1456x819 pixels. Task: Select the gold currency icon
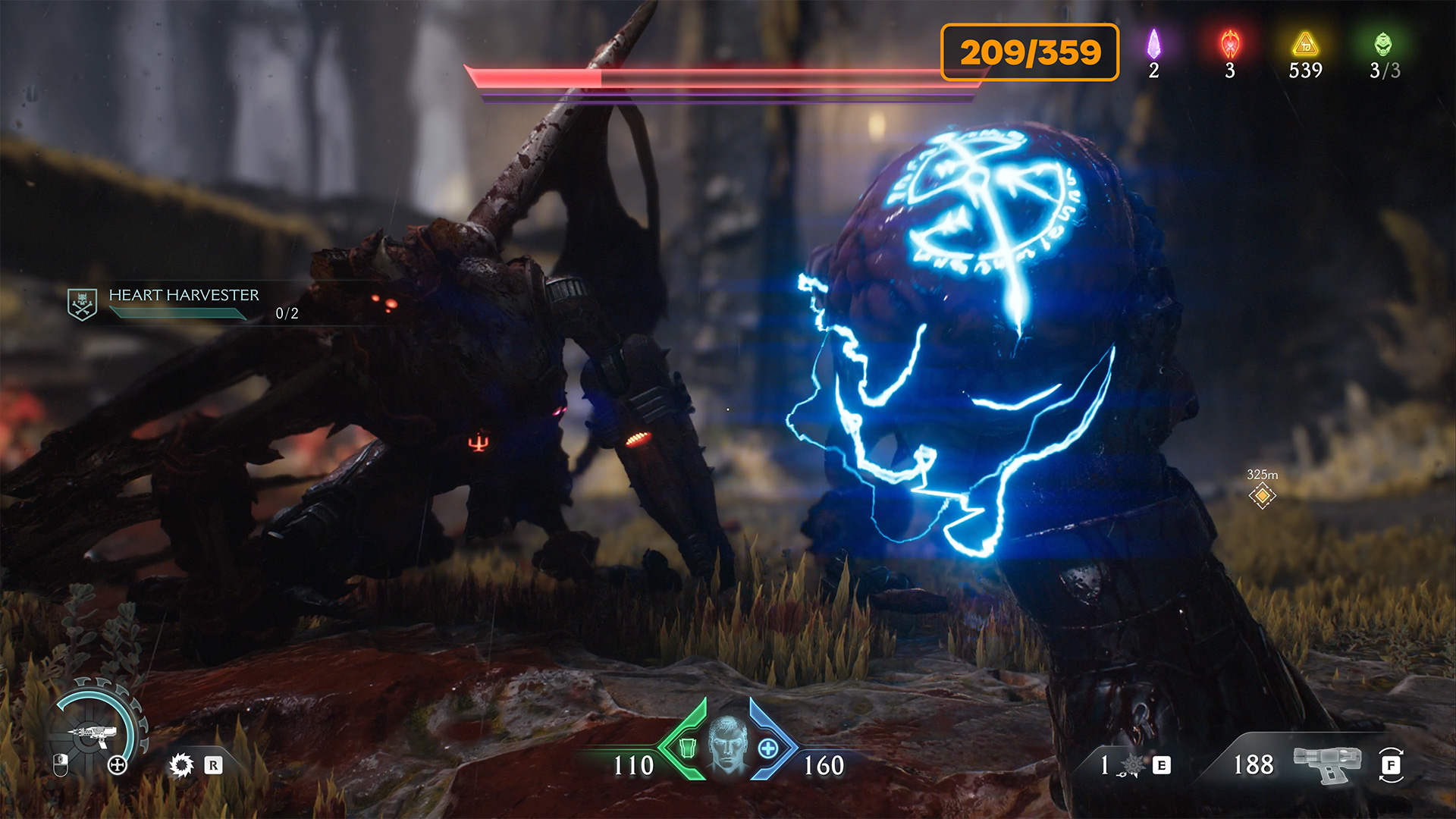1305,45
